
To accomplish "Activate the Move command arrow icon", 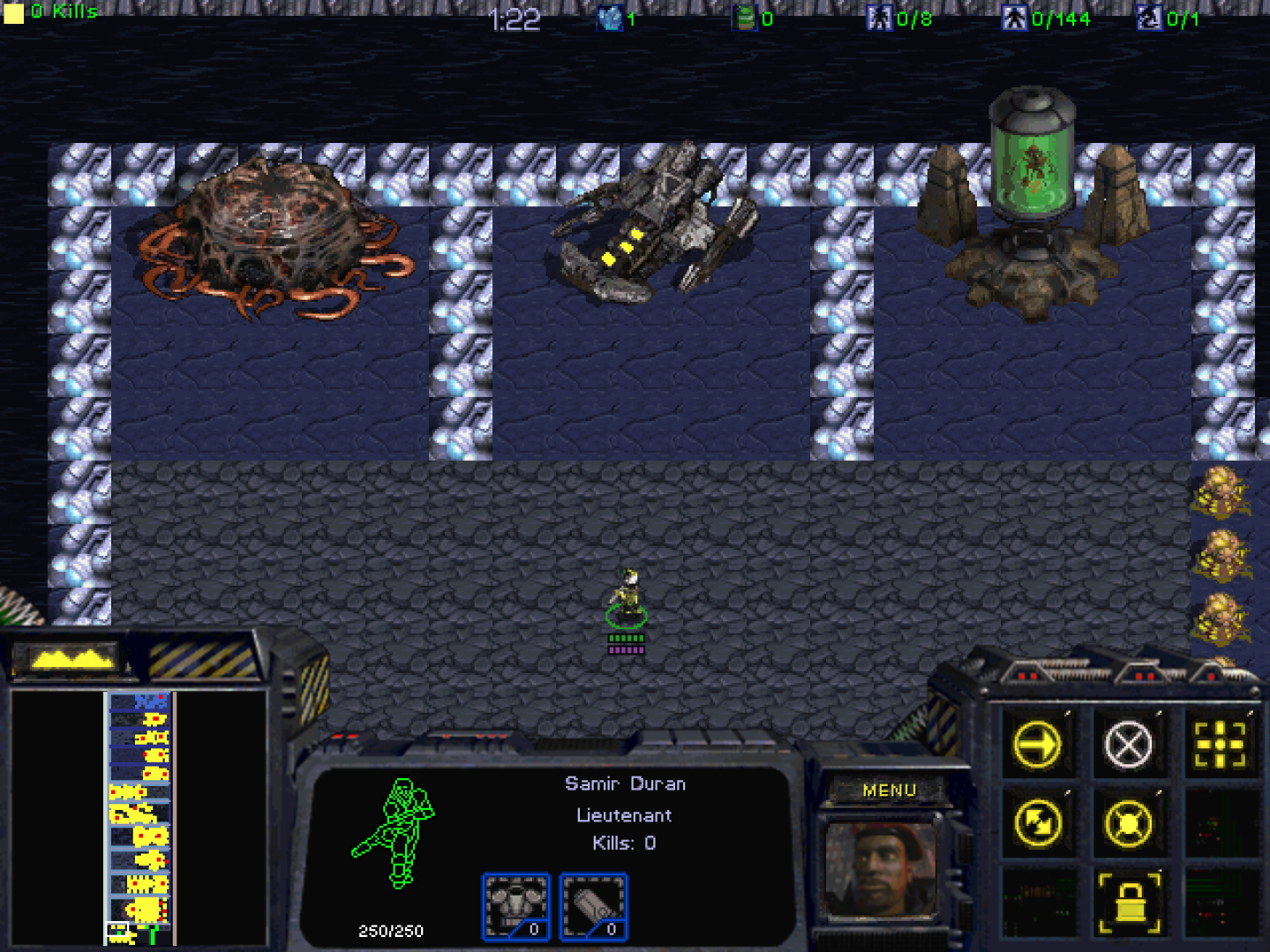I will click(1038, 745).
